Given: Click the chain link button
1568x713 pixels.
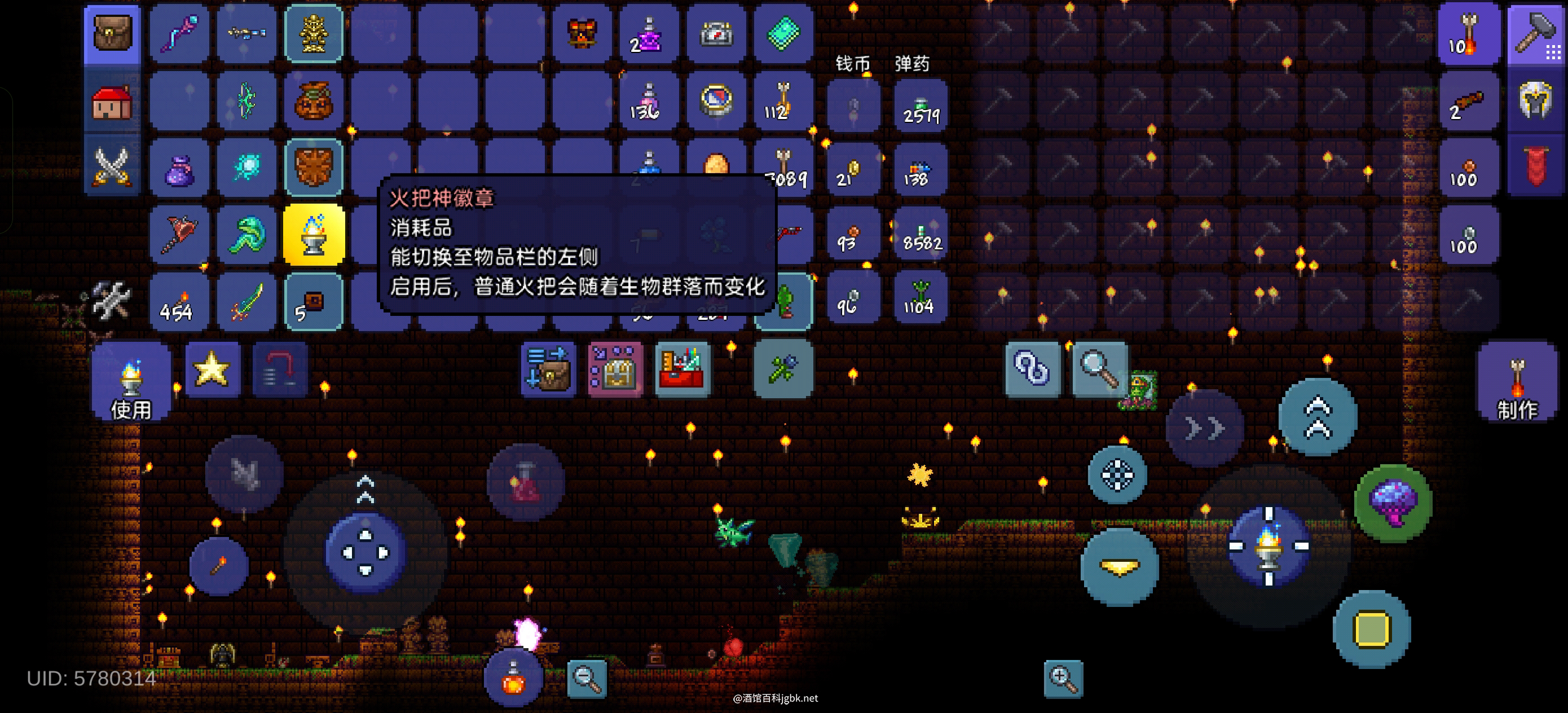Looking at the screenshot, I should pyautogui.click(x=1033, y=369).
